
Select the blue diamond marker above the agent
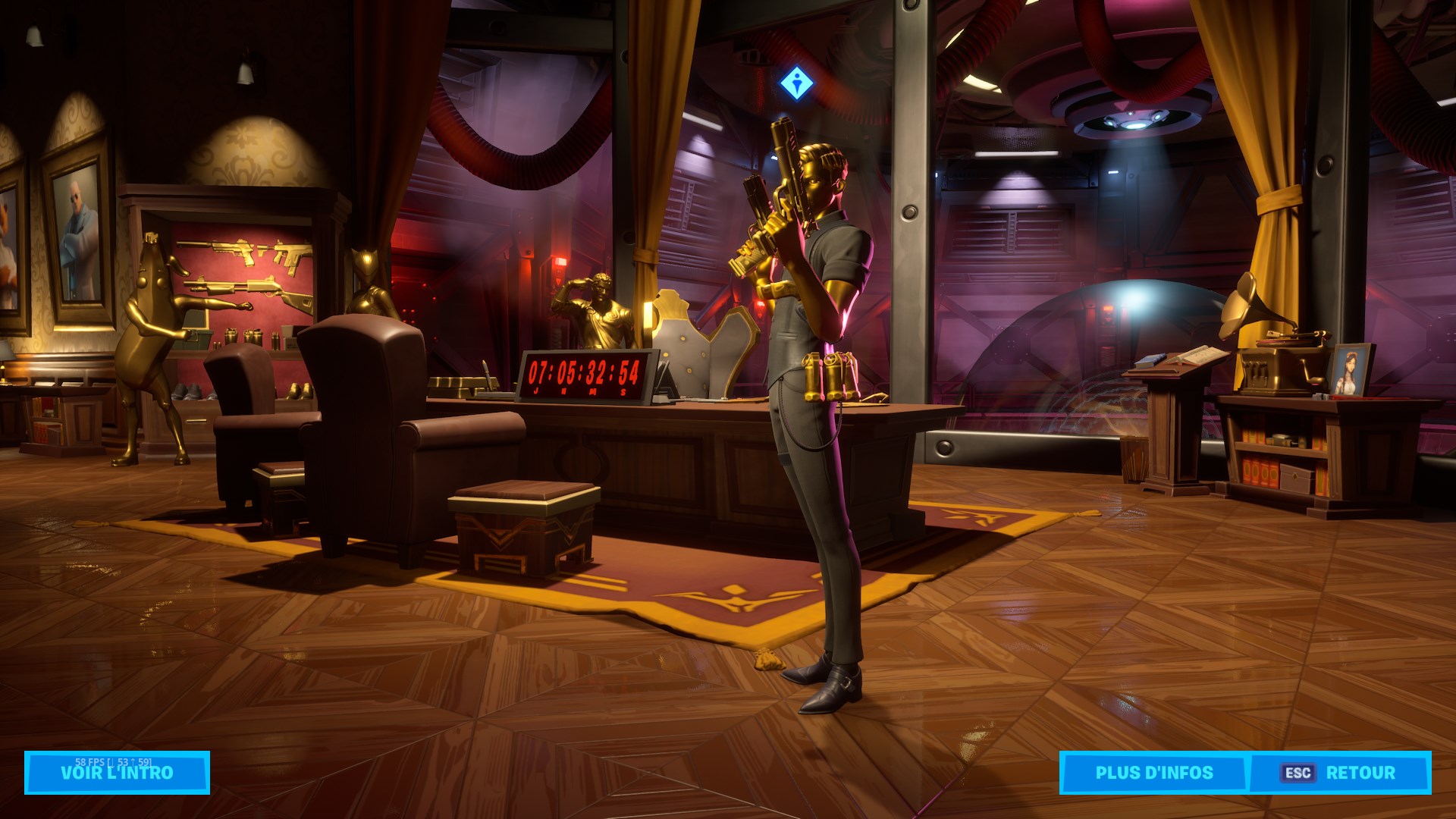(796, 83)
